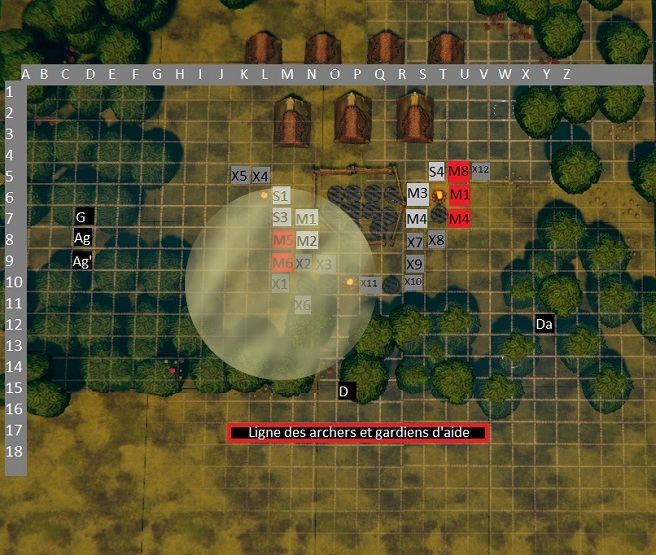Select the X1 unit marker
This screenshot has width=656, height=555.
(x=281, y=283)
